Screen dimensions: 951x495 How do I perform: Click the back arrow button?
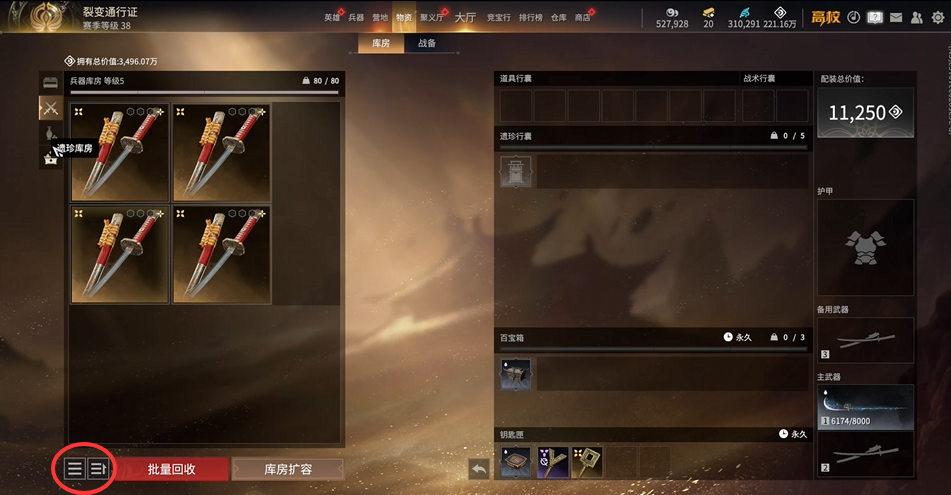pyautogui.click(x=479, y=468)
